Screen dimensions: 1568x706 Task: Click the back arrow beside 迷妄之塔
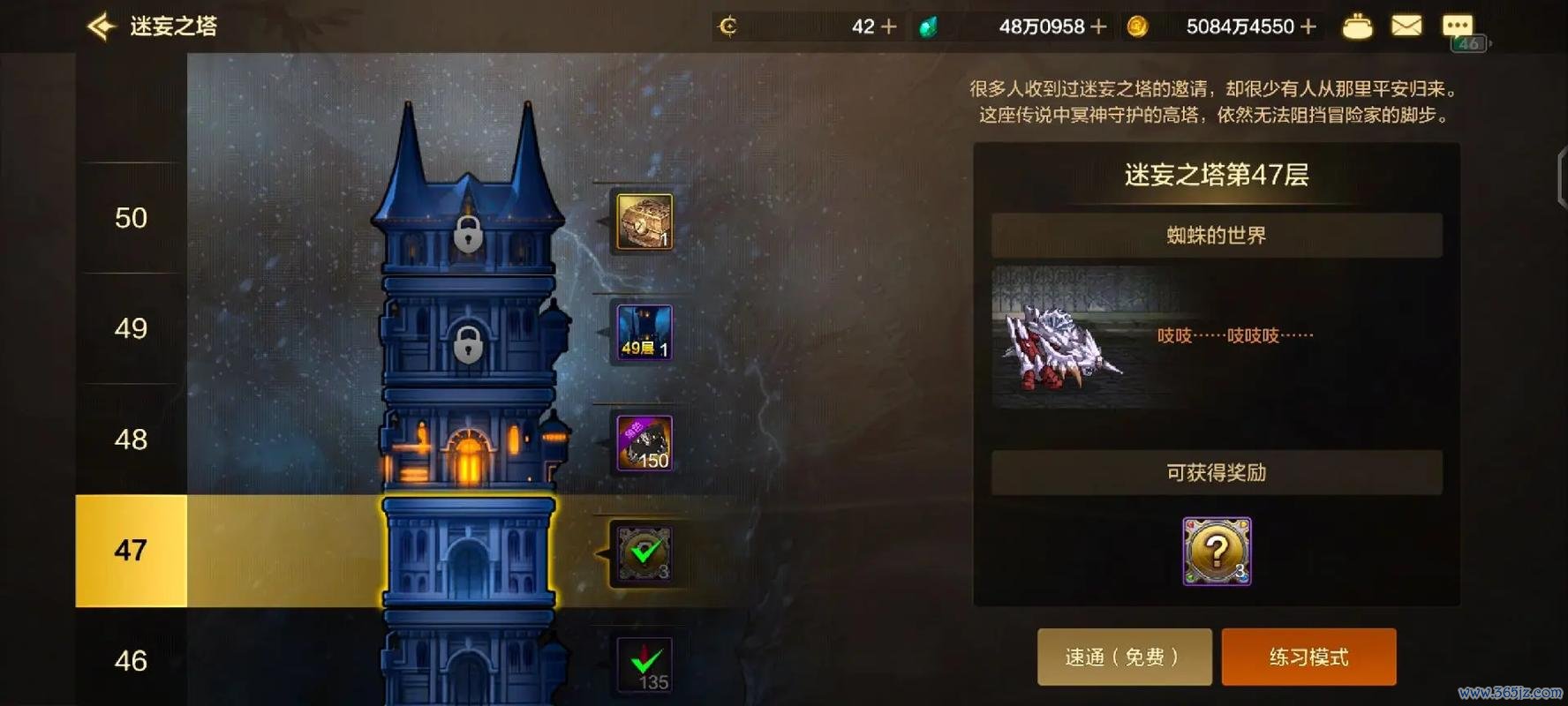click(101, 26)
